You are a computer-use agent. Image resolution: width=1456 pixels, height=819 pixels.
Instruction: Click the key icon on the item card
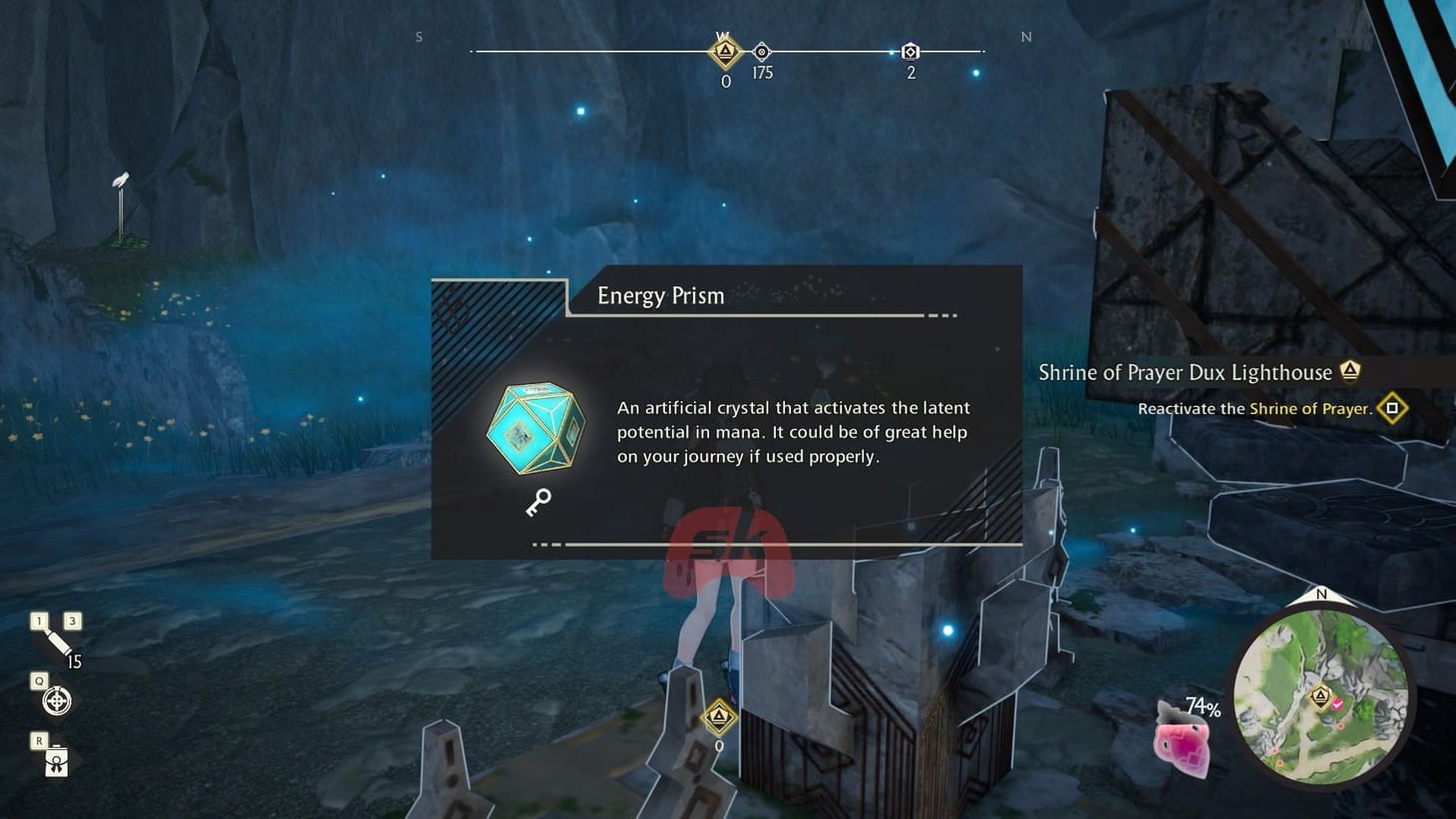coord(540,503)
